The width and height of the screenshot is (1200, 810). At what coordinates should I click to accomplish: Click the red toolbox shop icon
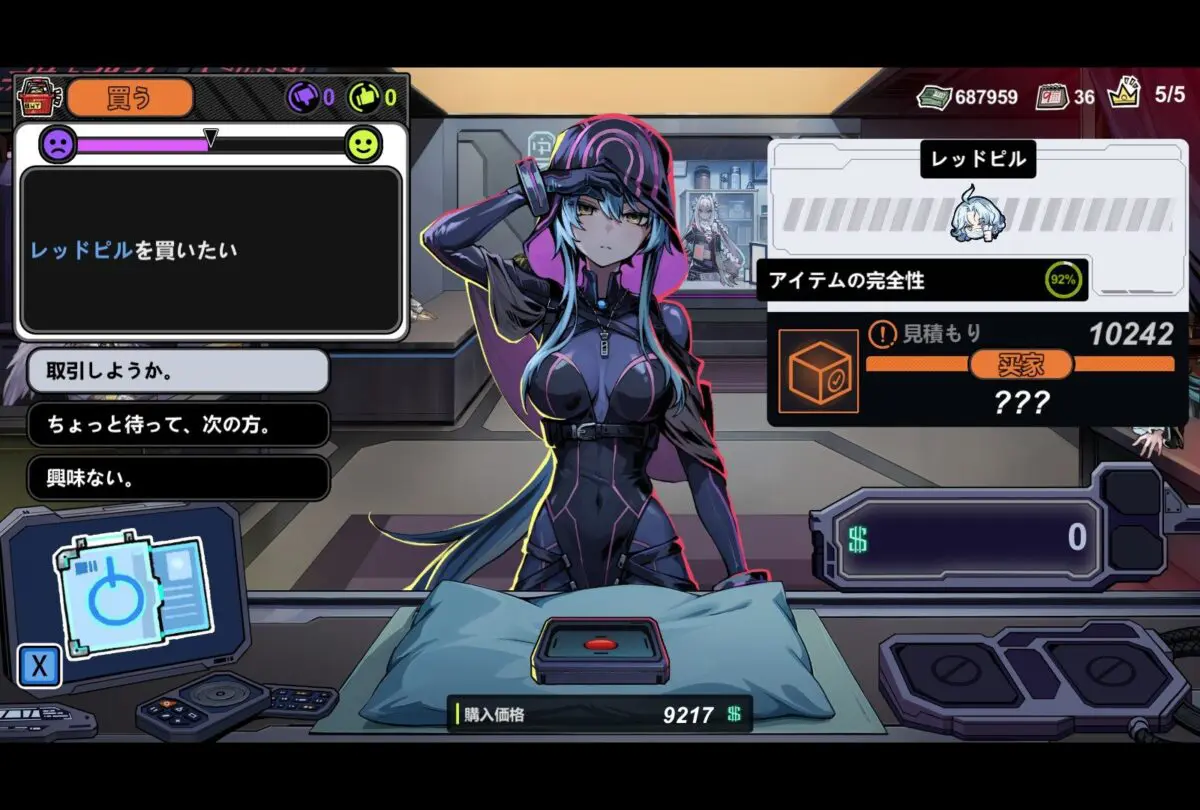(x=40, y=97)
